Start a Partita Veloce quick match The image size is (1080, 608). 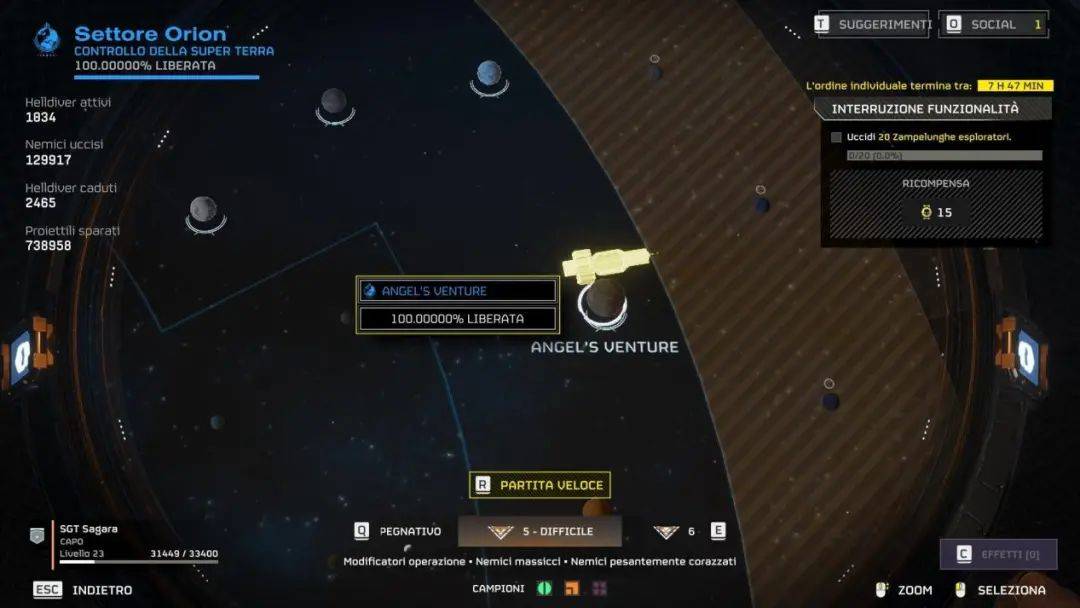pos(540,485)
